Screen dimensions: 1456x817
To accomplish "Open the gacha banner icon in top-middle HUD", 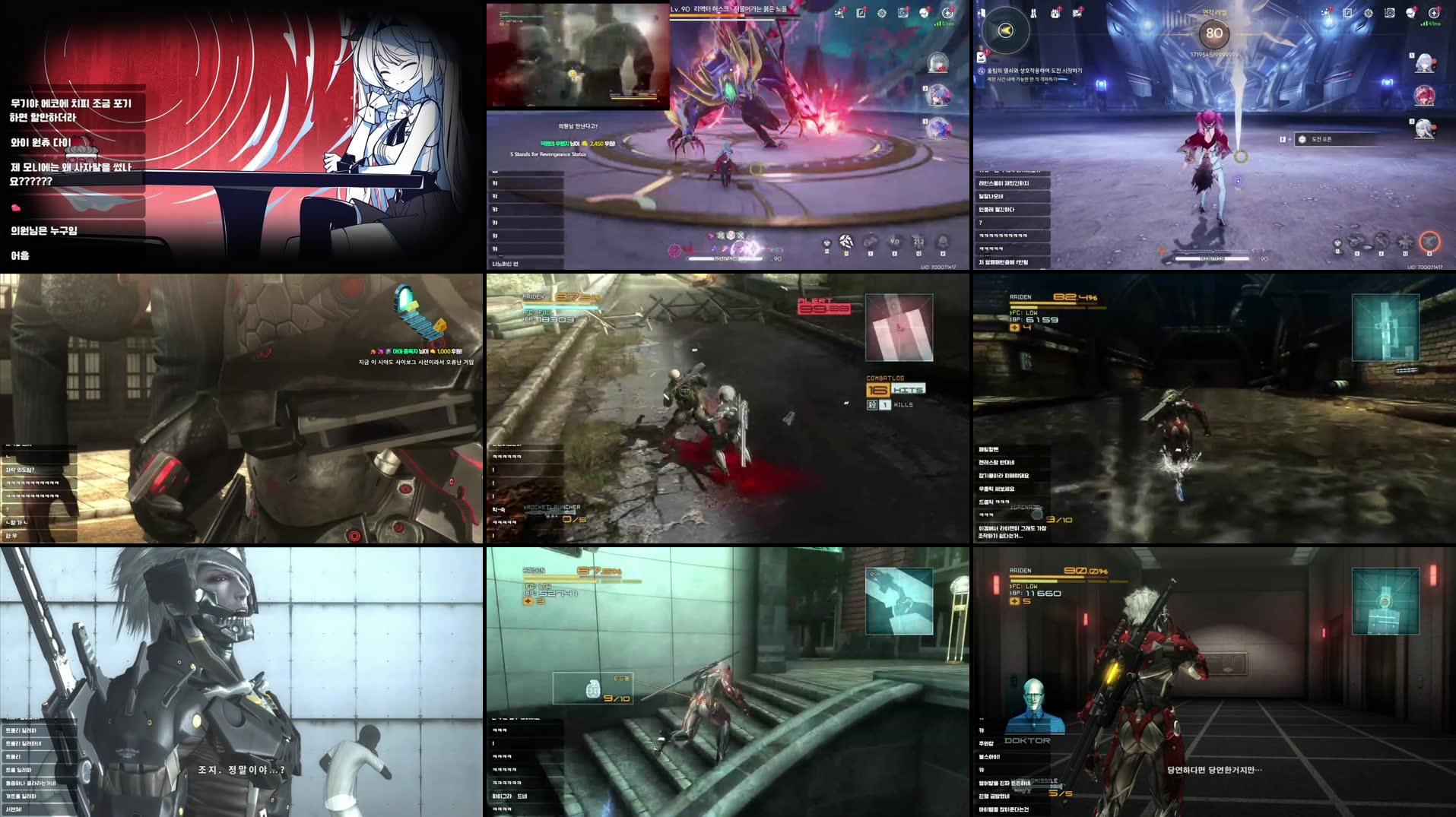I will tap(840, 12).
